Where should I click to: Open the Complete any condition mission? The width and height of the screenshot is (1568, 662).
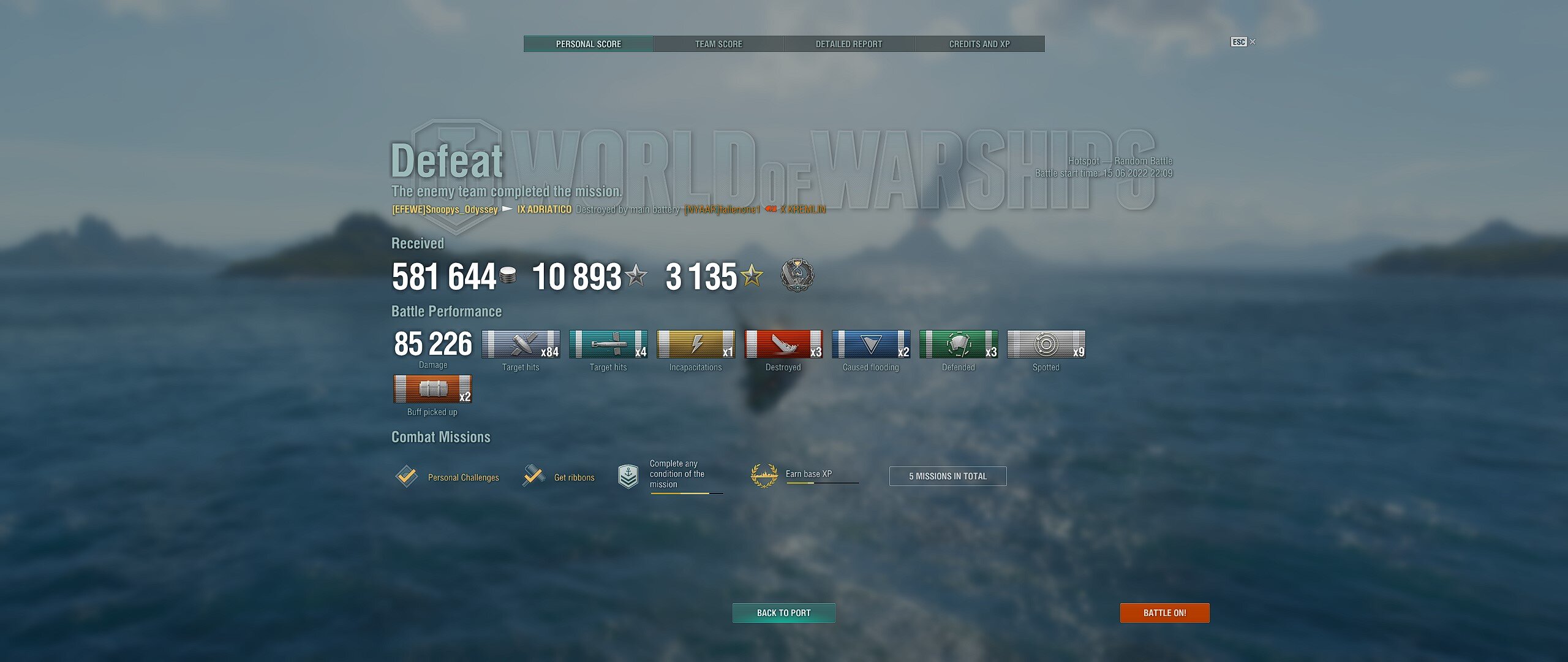pyautogui.click(x=671, y=475)
